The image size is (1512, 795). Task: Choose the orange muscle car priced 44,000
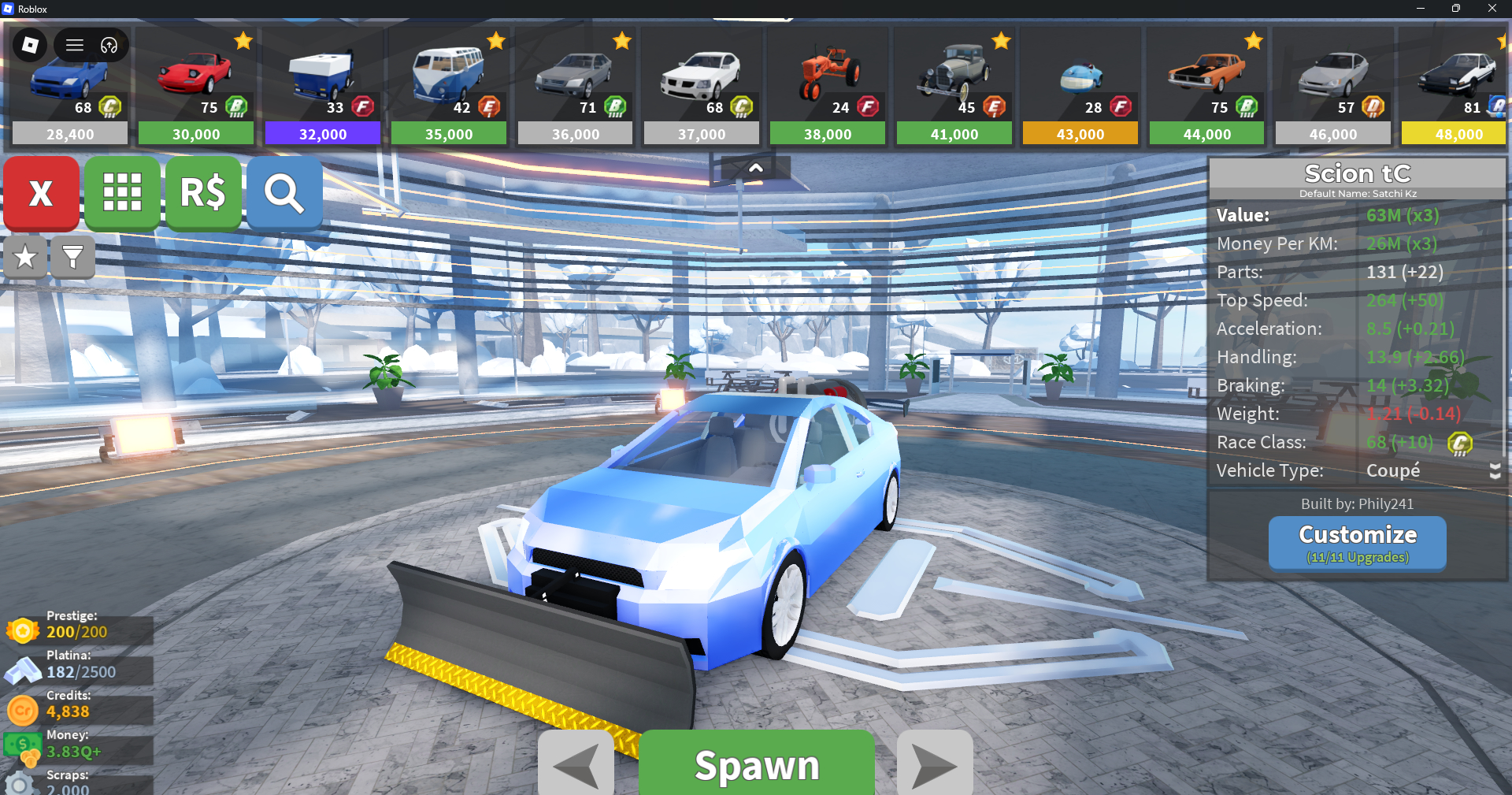[x=1206, y=87]
